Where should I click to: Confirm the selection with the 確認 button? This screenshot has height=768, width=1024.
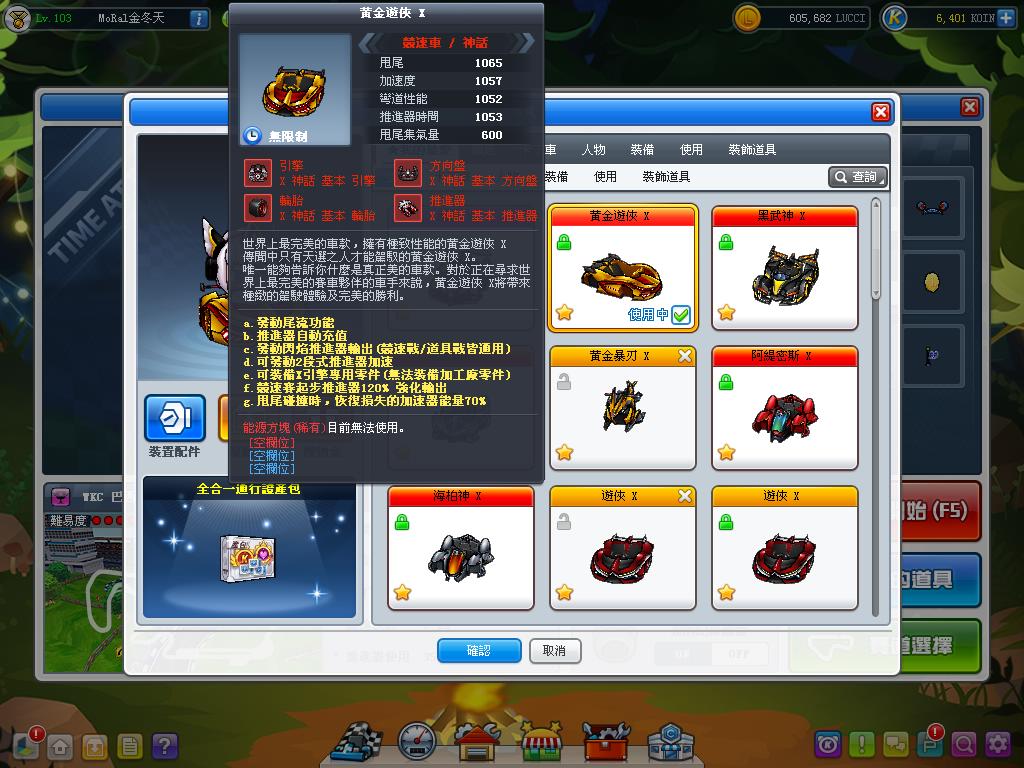479,651
